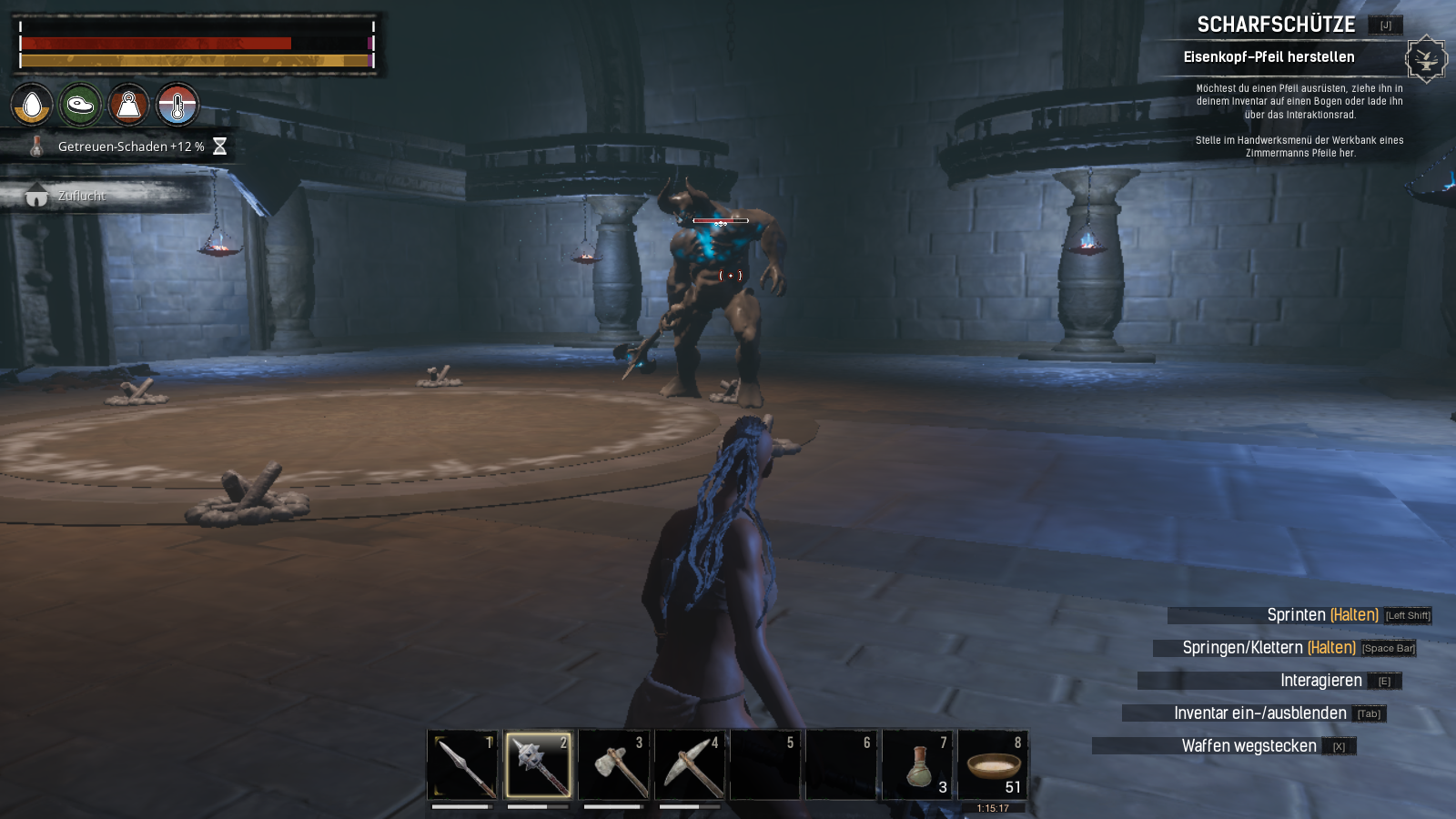The height and width of the screenshot is (819, 1456).
Task: Click the Zuflucht status indicator
Action: [82, 196]
